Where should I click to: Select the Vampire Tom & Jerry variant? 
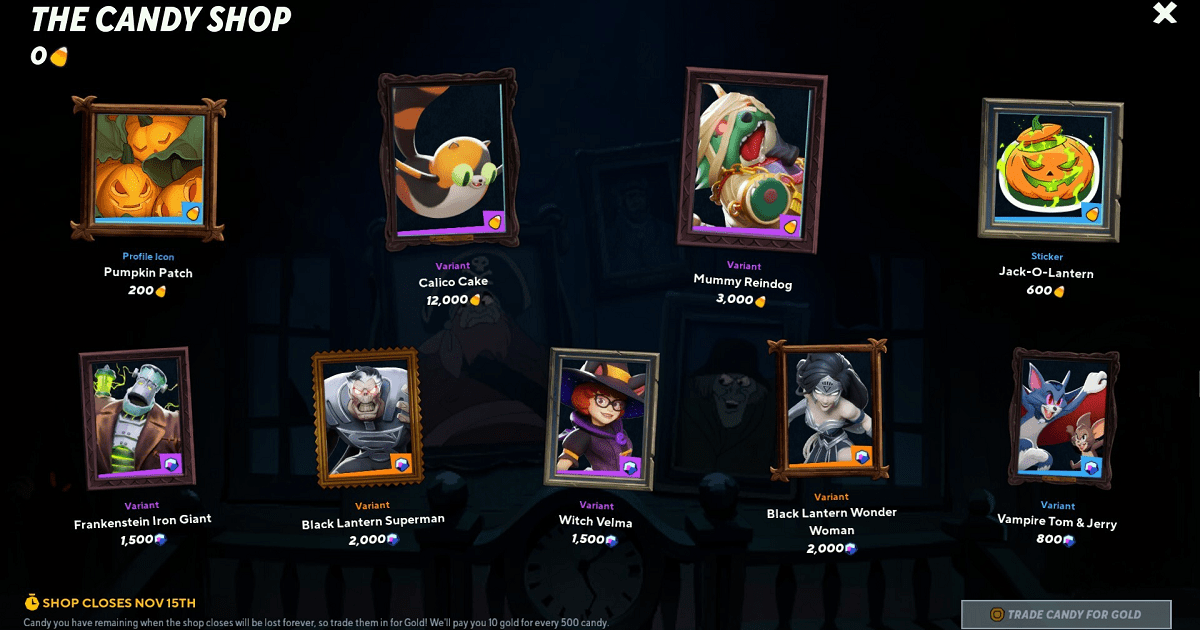1063,418
